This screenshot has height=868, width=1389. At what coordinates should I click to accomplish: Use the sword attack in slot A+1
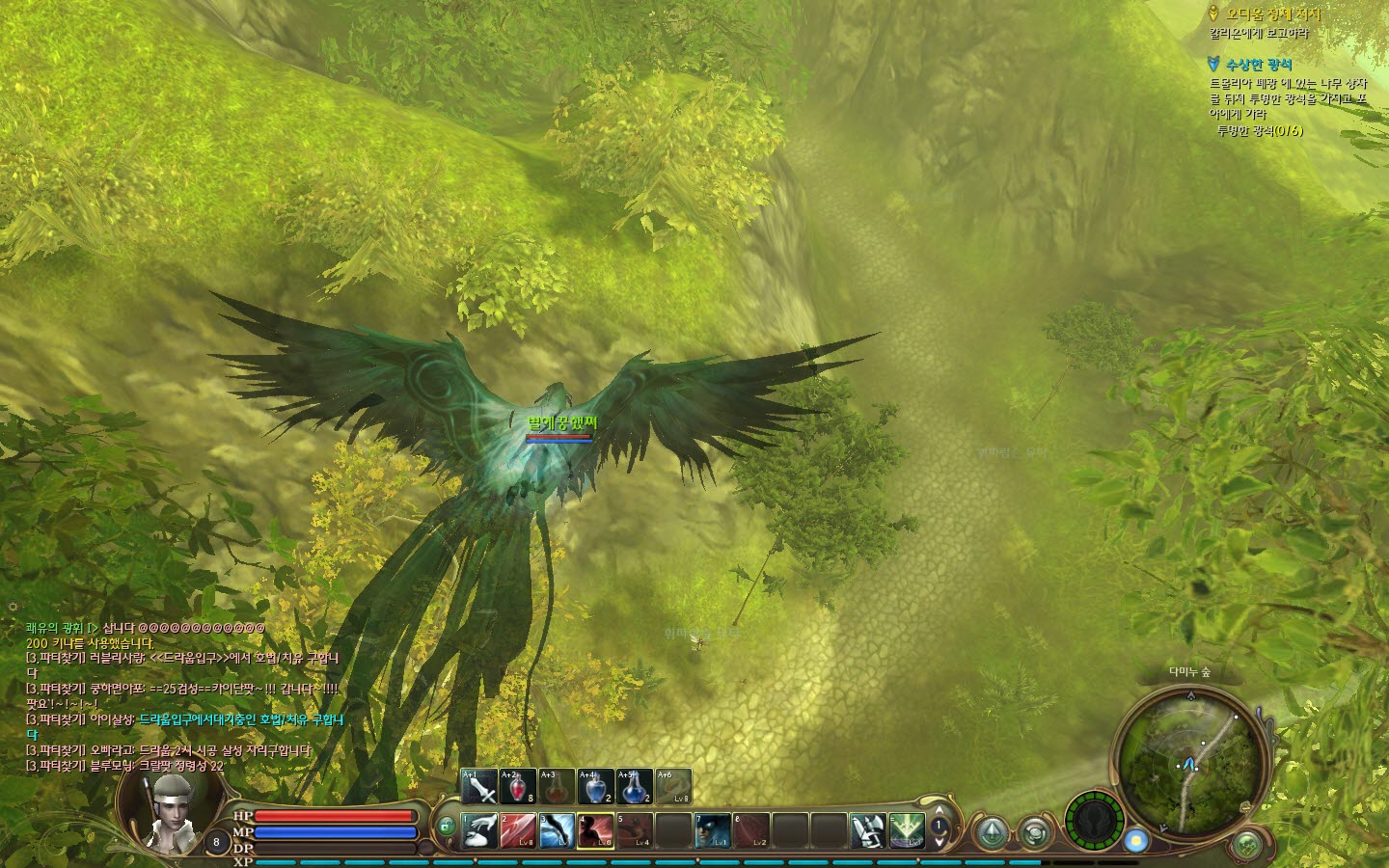[479, 787]
